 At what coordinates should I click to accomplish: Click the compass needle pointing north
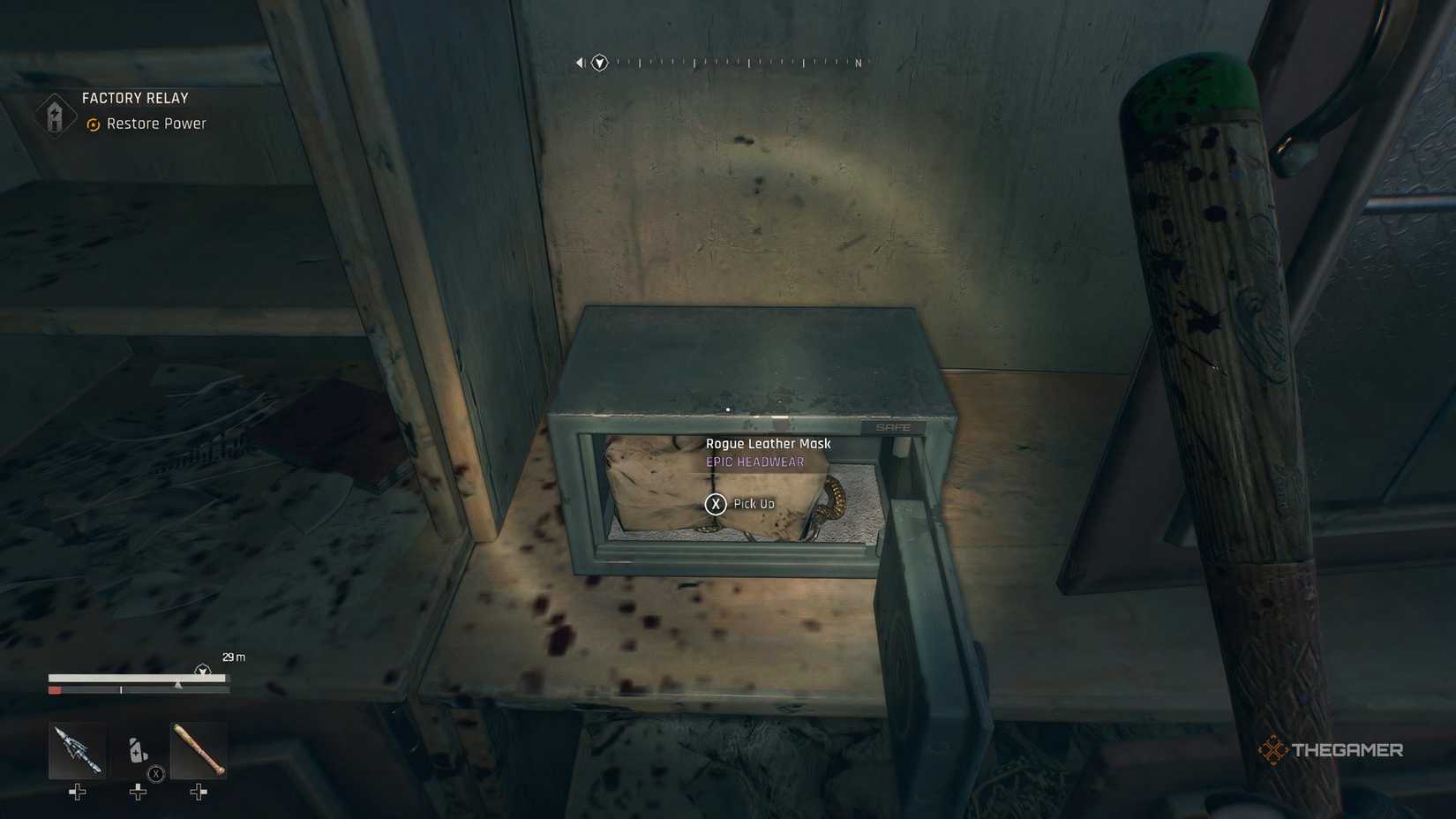(x=857, y=63)
